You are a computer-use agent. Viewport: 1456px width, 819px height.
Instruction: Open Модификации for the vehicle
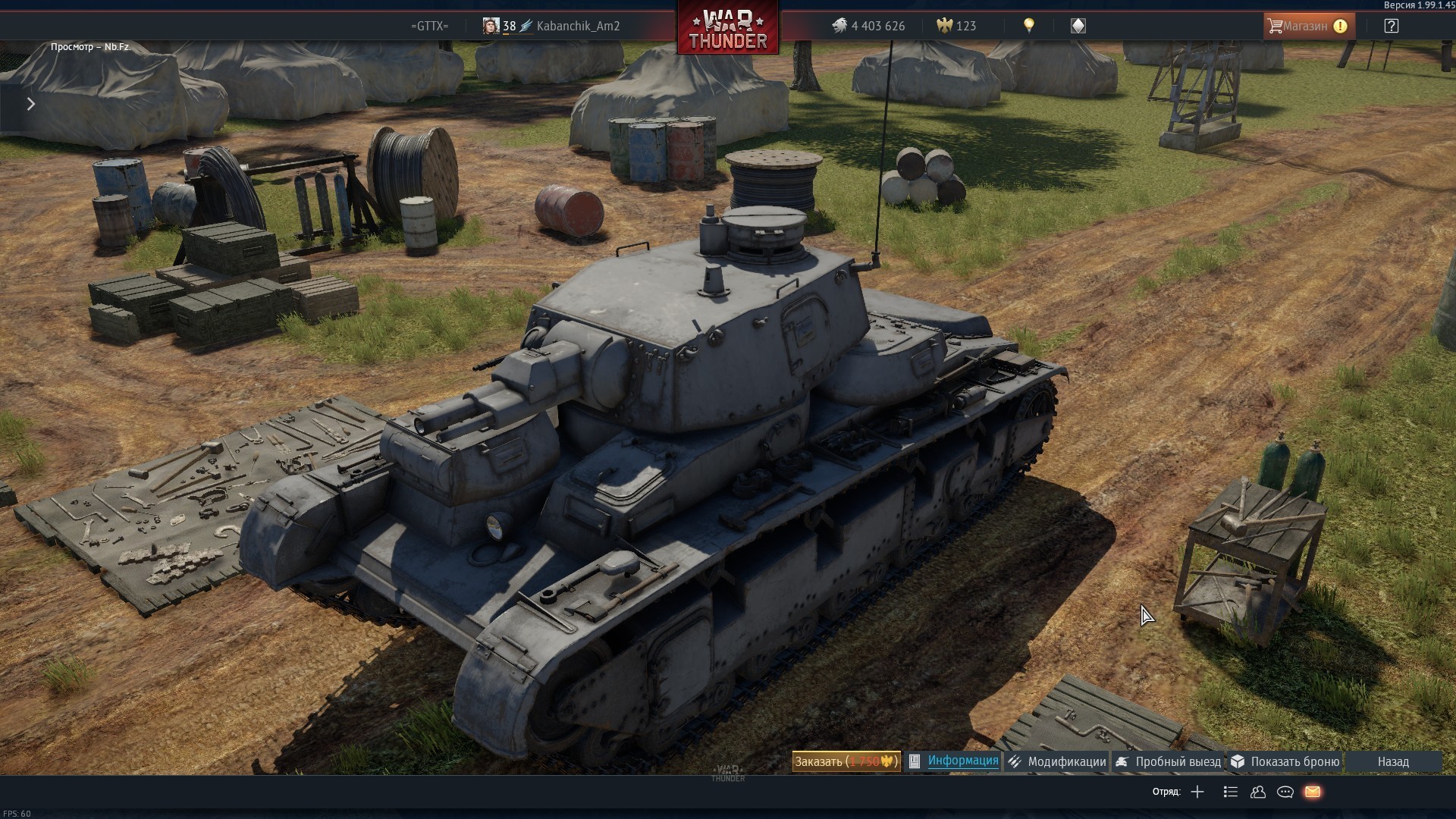click(x=1058, y=761)
